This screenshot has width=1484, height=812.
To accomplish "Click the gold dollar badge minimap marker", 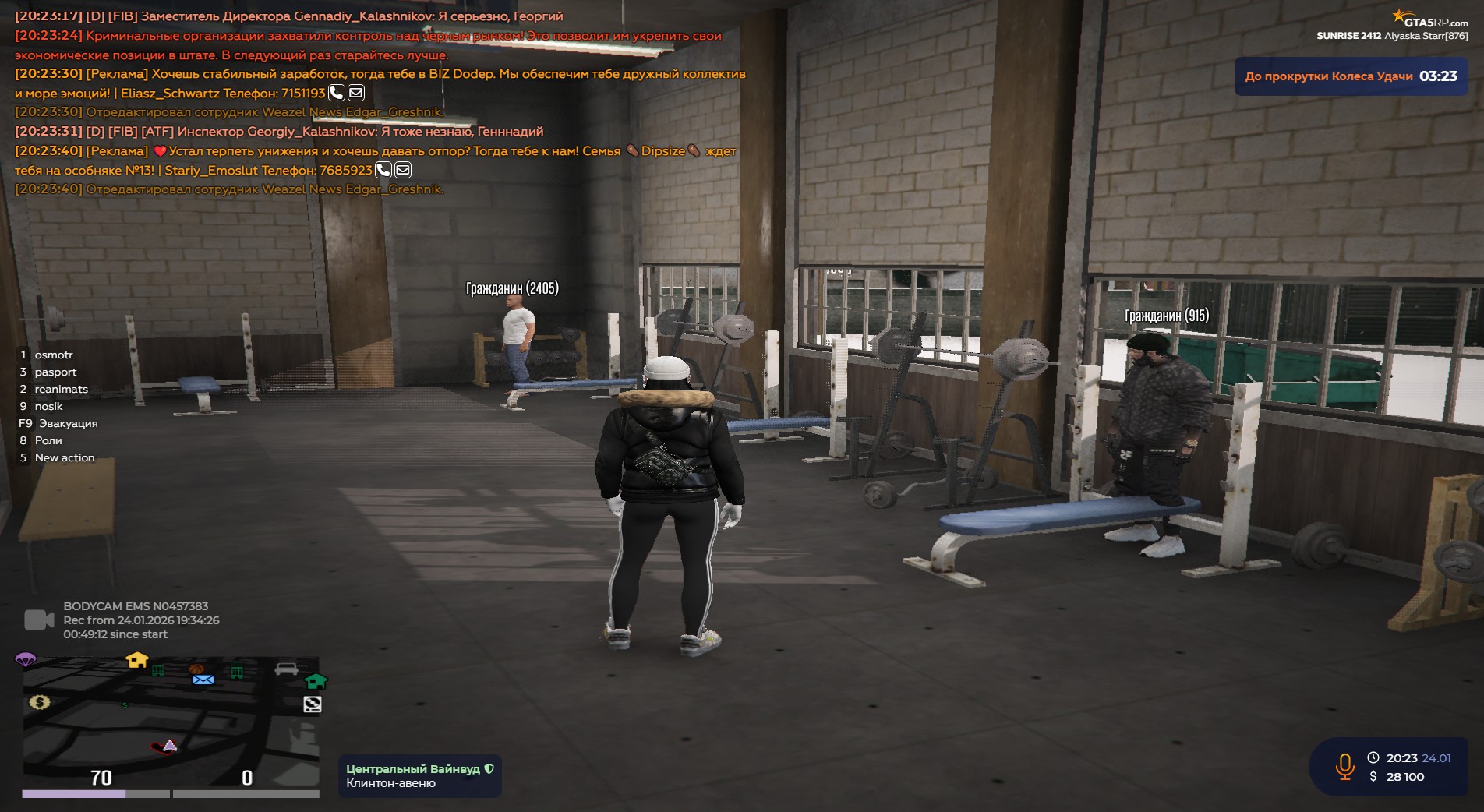I will tap(40, 702).
